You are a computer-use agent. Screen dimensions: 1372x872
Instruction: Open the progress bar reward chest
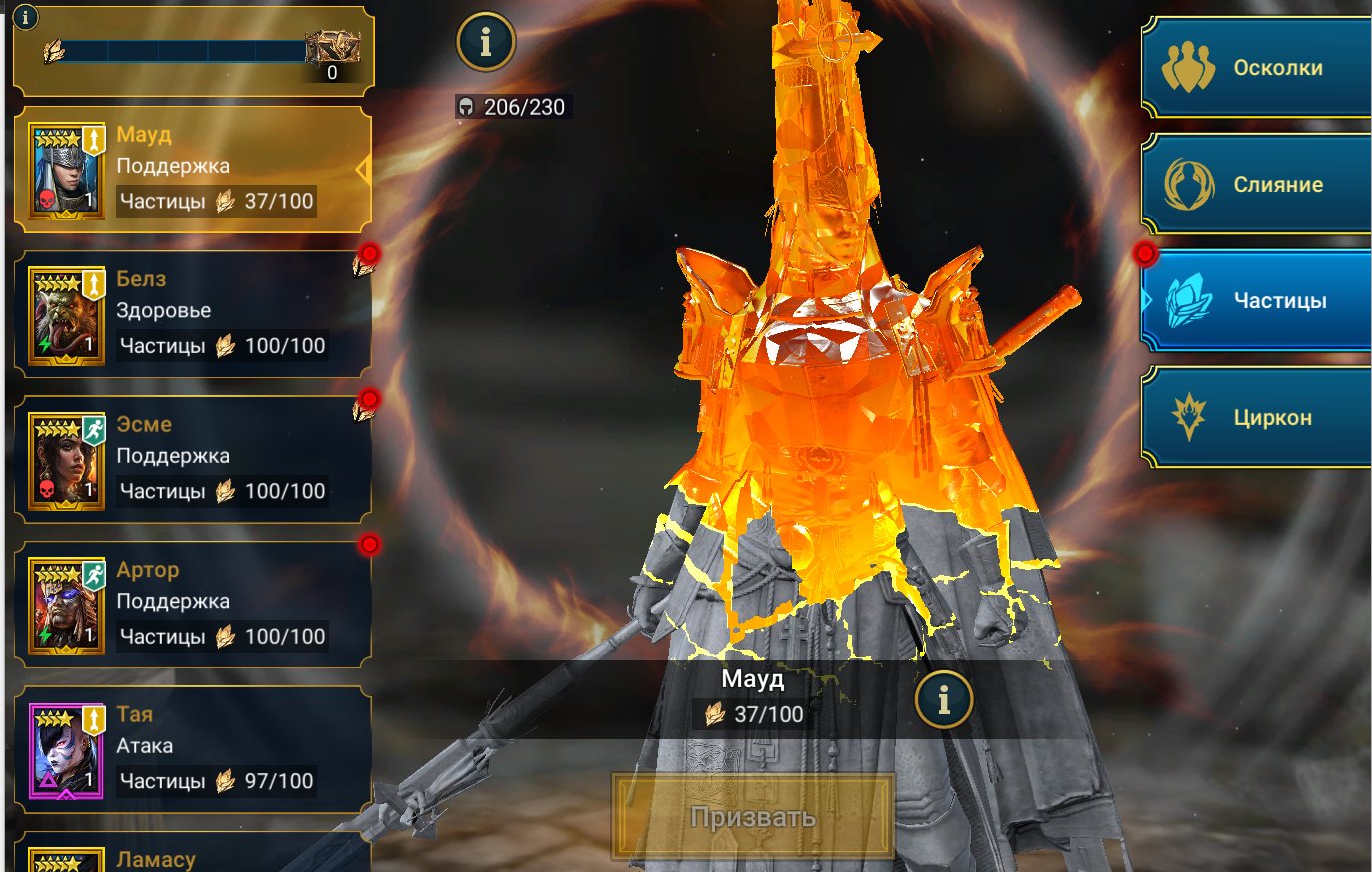[332, 50]
